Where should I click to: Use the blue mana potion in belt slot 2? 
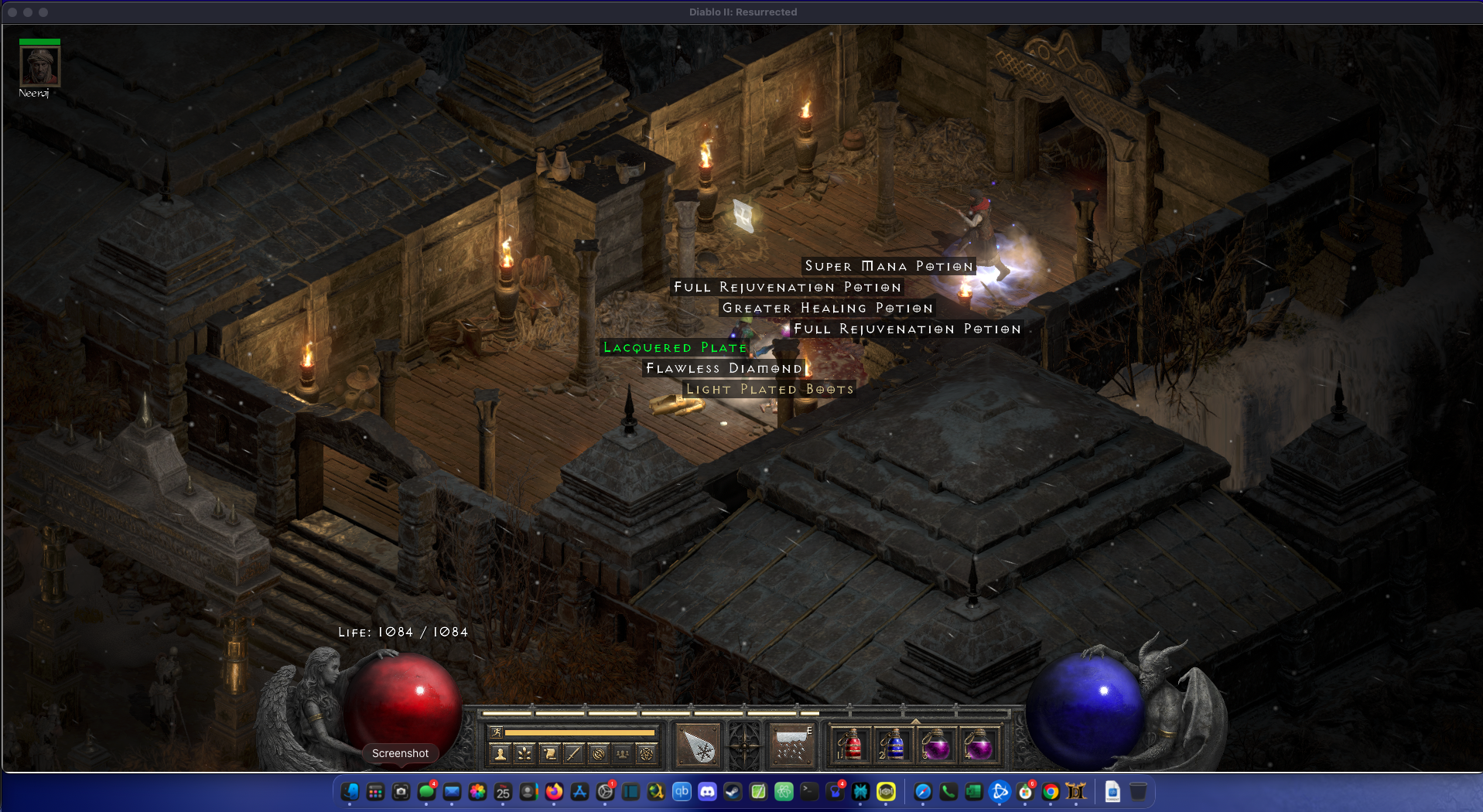[x=894, y=745]
